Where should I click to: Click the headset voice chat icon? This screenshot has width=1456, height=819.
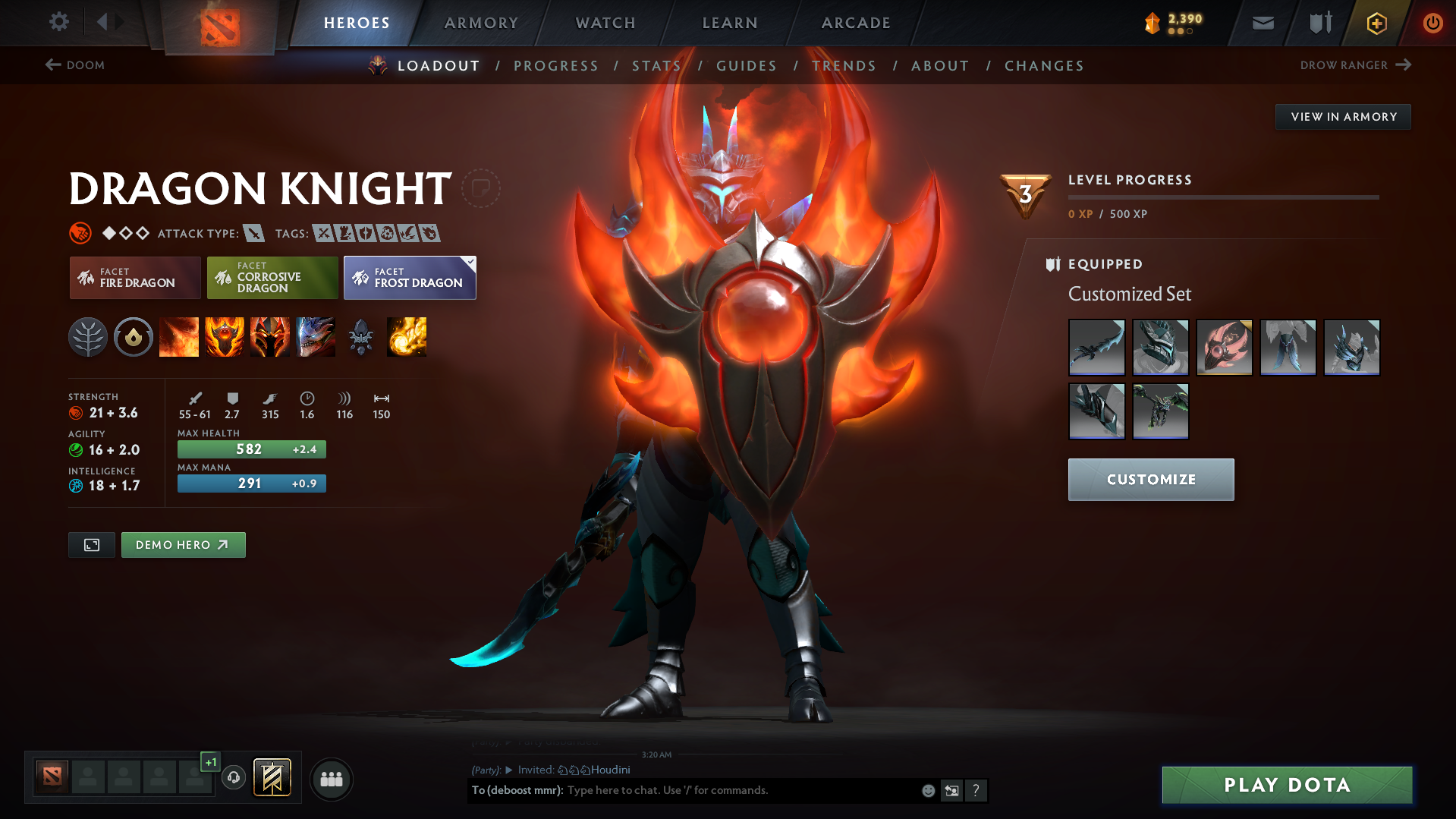234,778
